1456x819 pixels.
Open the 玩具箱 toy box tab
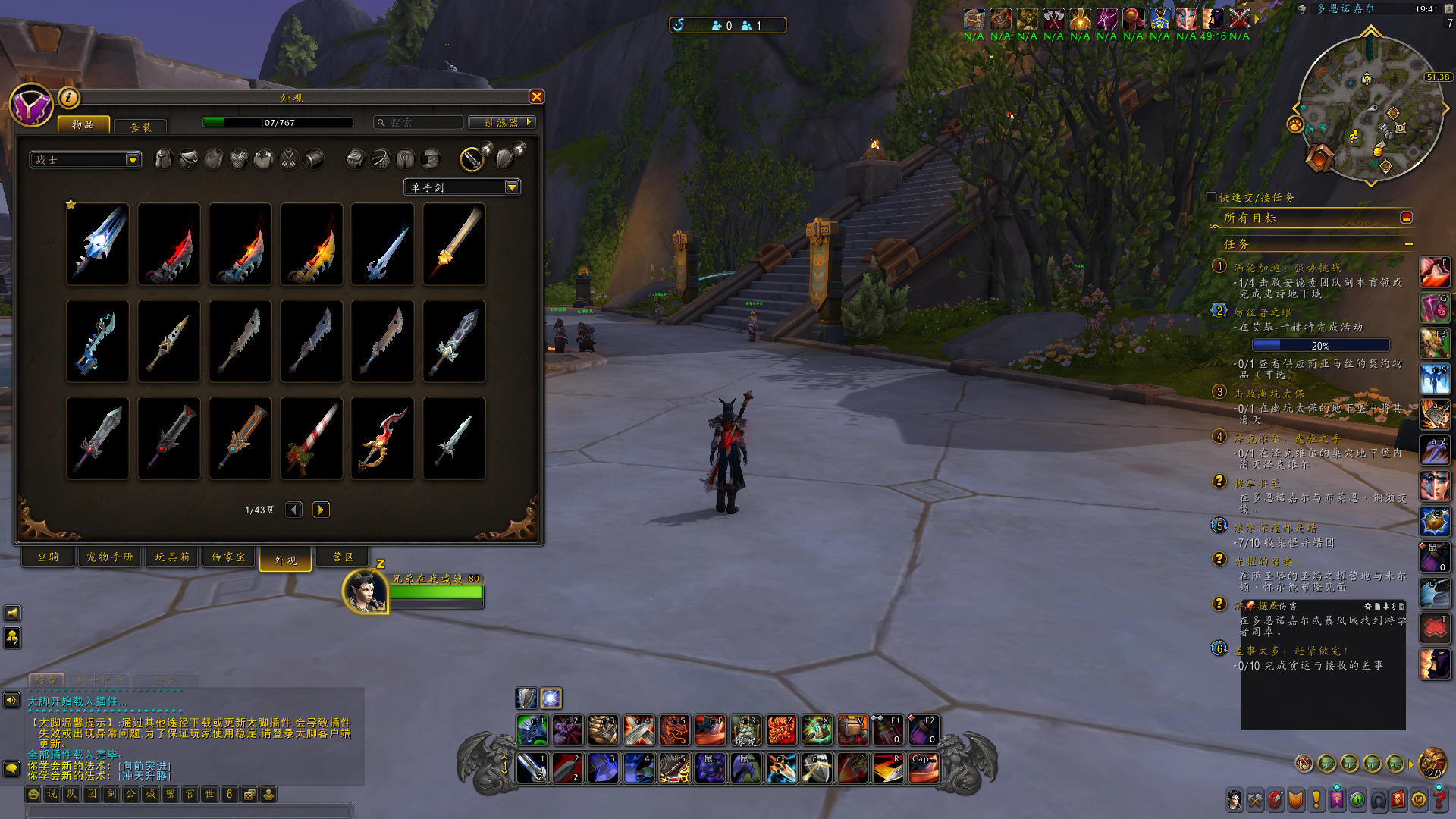(x=172, y=557)
